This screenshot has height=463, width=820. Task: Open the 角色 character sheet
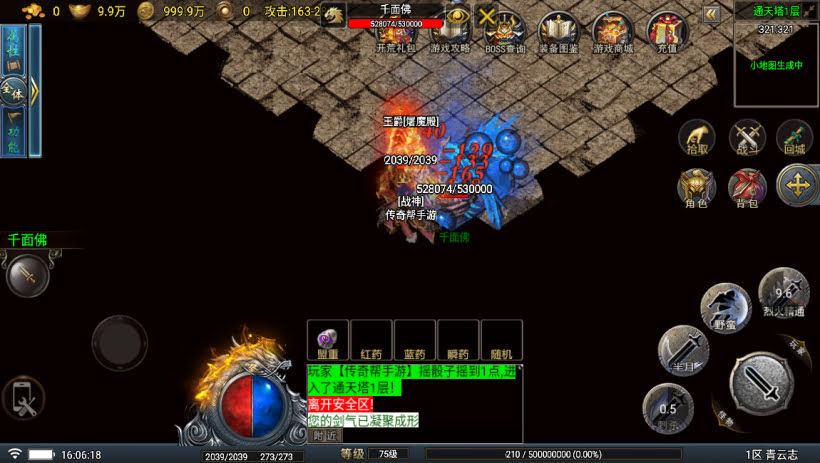pos(696,187)
